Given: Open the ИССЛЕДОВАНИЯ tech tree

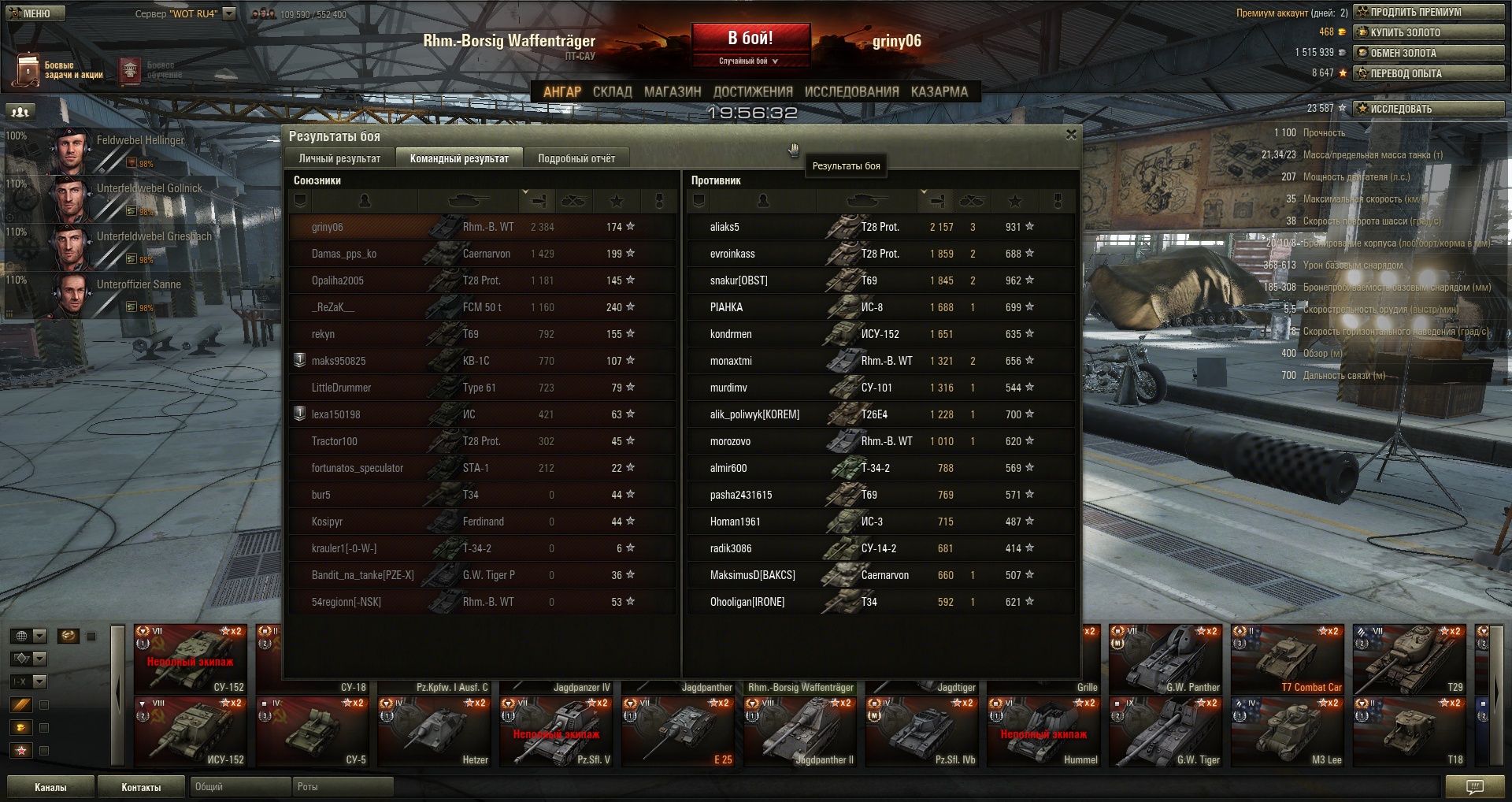Looking at the screenshot, I should pyautogui.click(x=851, y=92).
